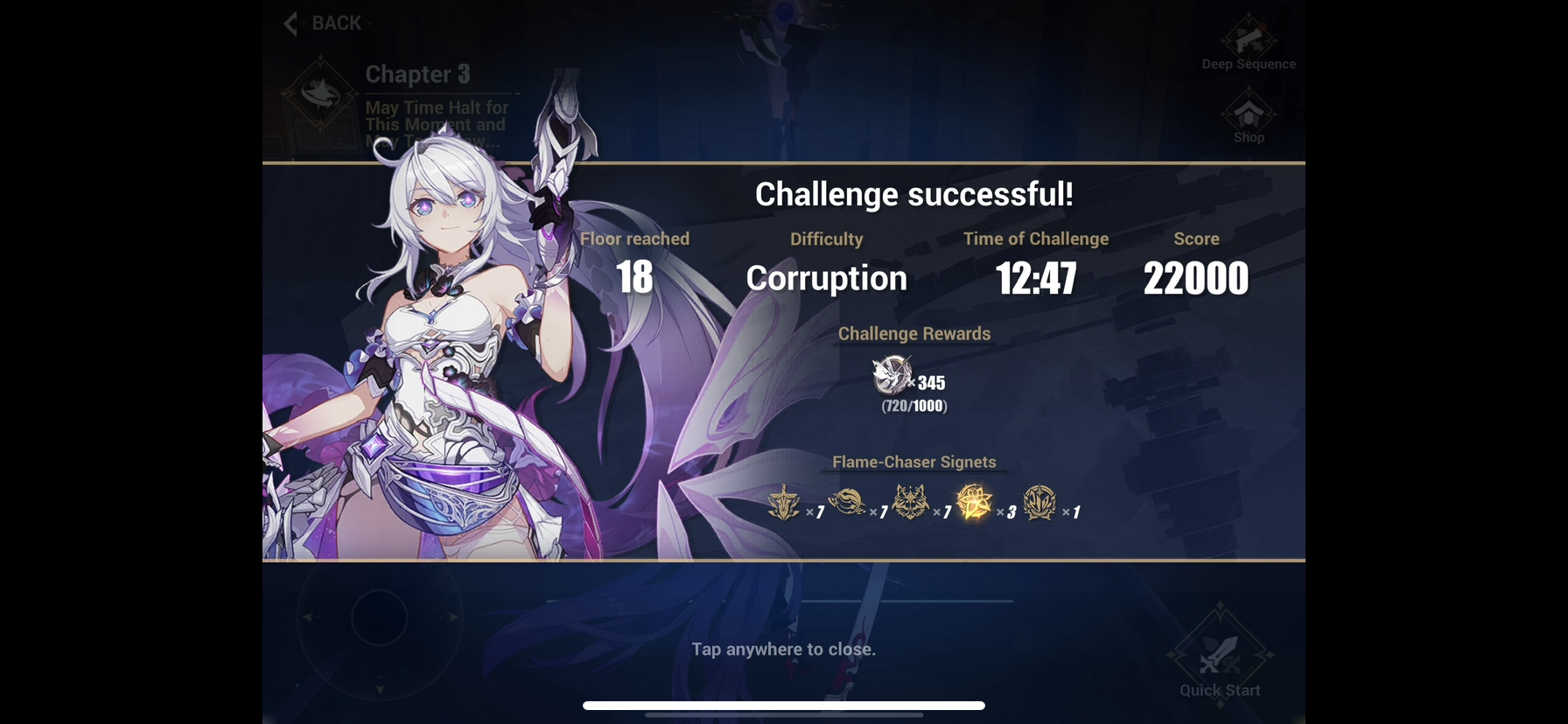Viewport: 1568px width, 724px height.
Task: Select the sword-shaped Flame-Chaser signet
Action: (785, 505)
